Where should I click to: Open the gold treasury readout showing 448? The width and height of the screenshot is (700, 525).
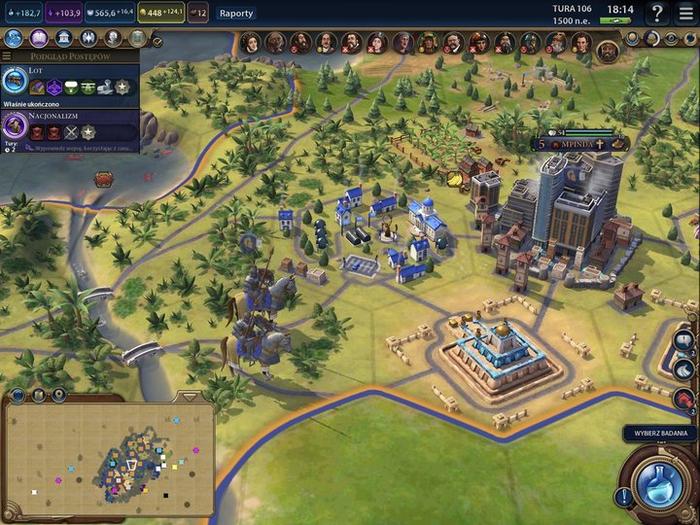160,13
